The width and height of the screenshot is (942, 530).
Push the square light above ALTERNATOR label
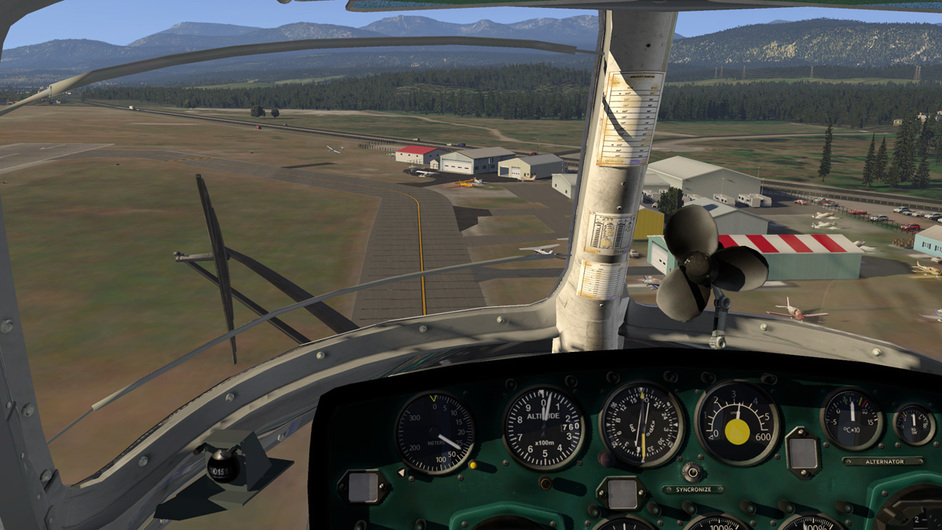click(803, 453)
